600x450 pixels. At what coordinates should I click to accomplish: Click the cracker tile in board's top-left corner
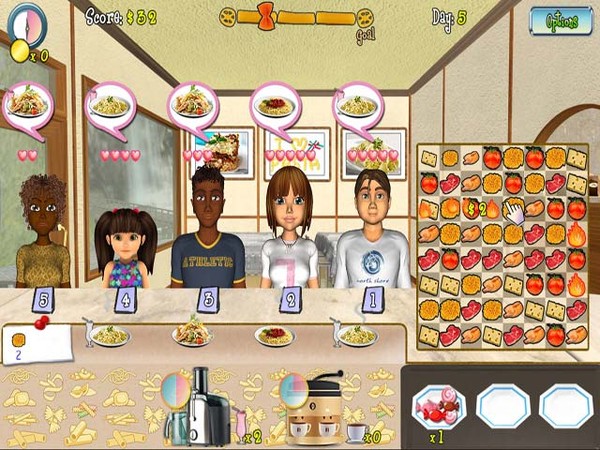428,158
